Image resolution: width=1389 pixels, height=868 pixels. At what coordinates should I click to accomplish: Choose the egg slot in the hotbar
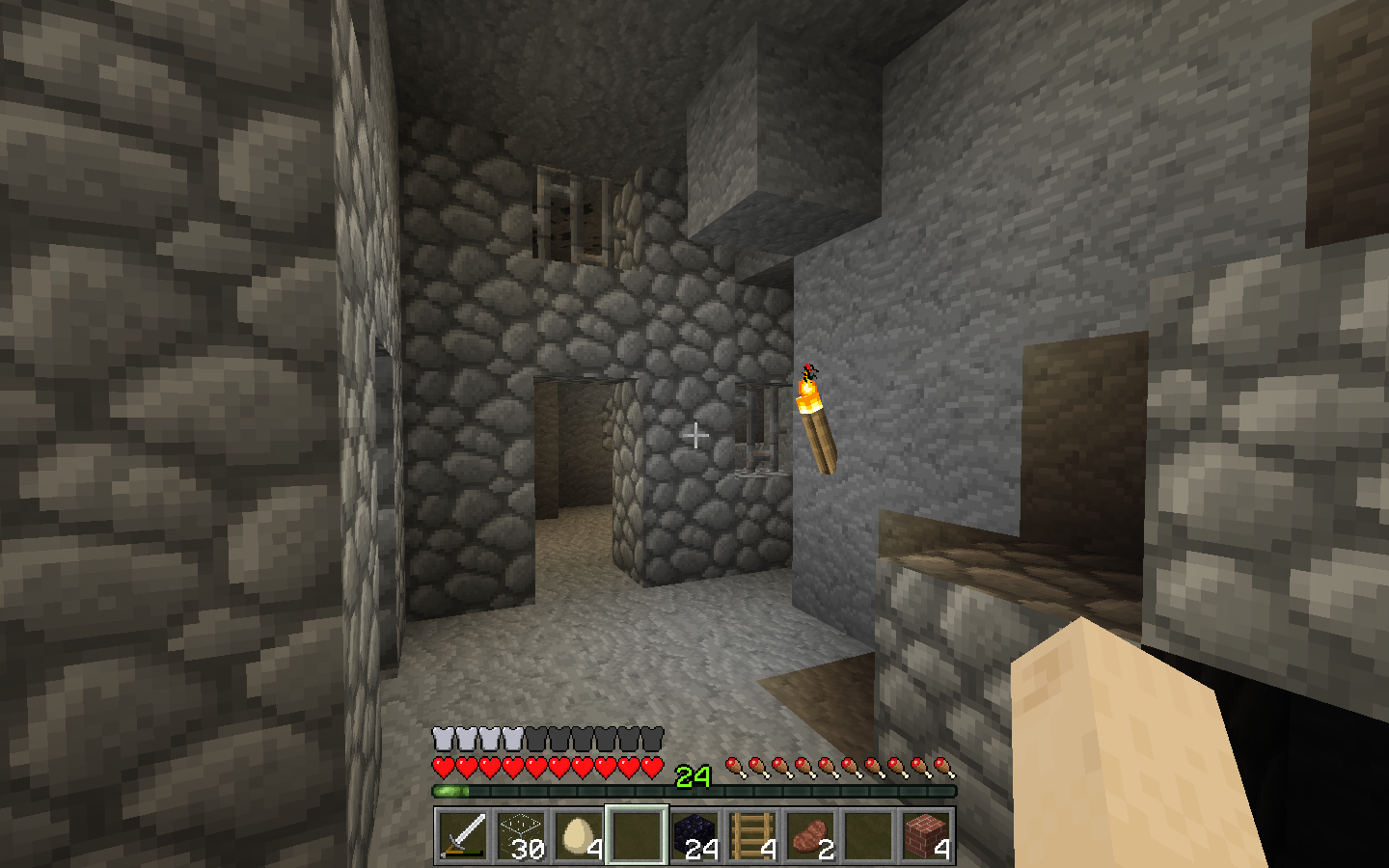579,834
